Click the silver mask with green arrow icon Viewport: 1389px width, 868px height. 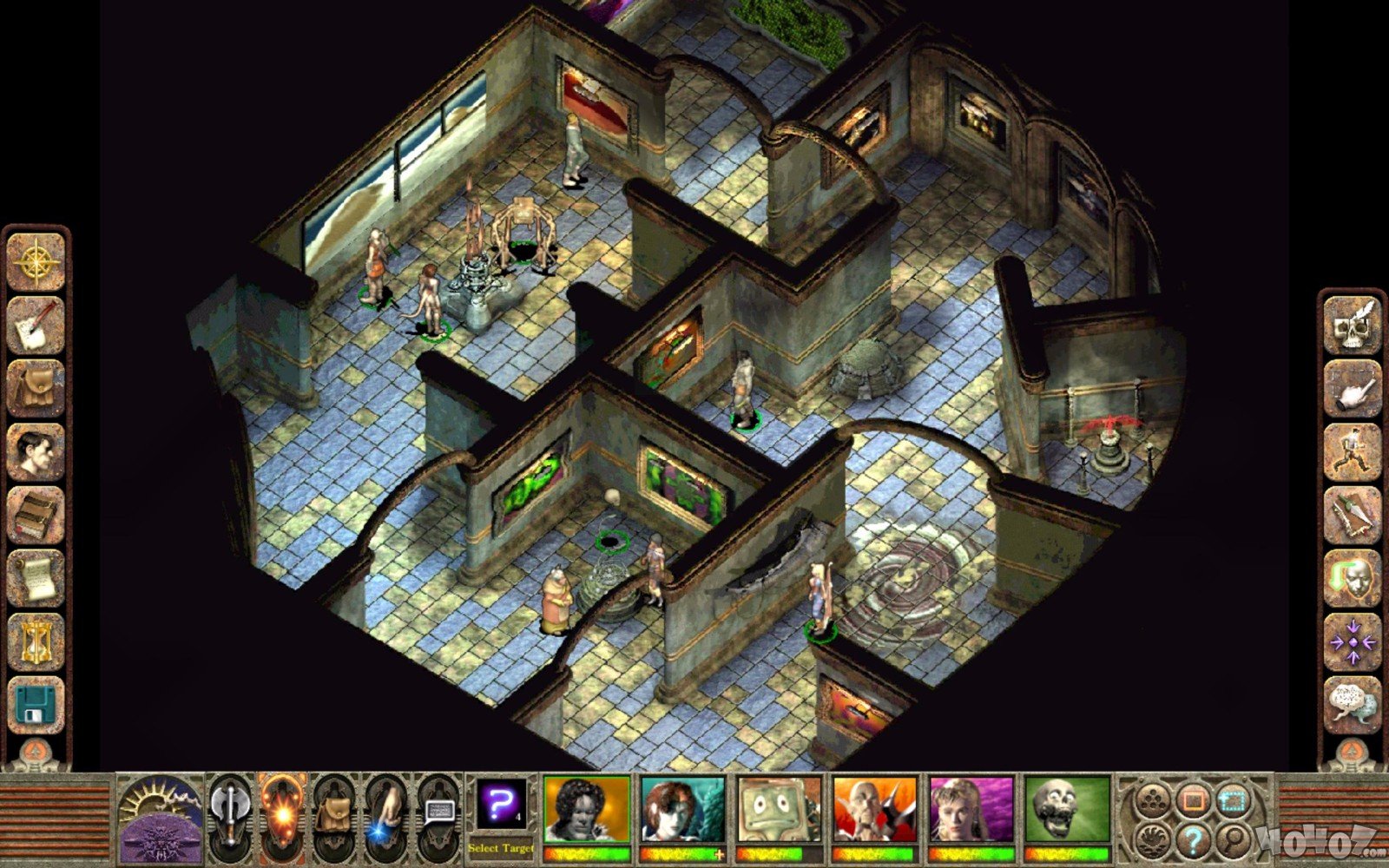(x=1353, y=579)
